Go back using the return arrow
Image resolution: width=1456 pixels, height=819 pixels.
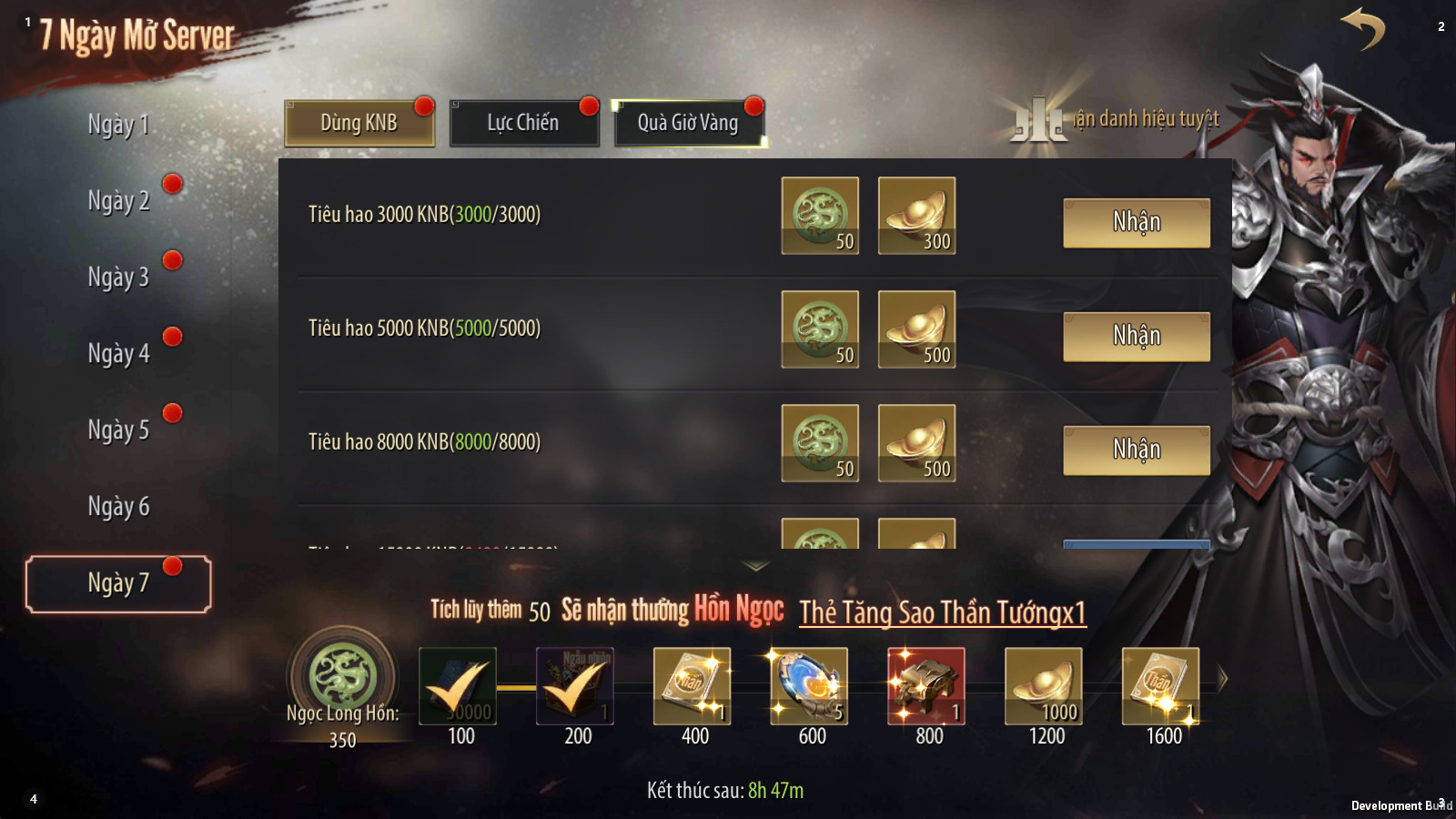click(1362, 29)
